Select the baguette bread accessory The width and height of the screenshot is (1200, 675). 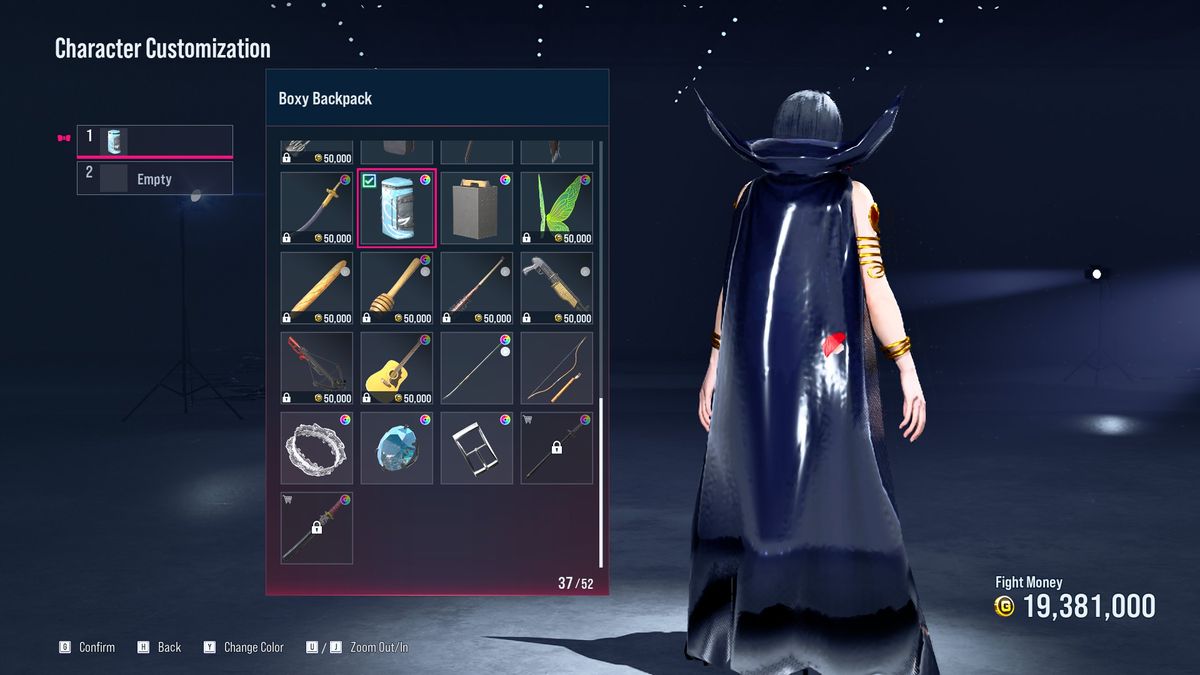(317, 288)
